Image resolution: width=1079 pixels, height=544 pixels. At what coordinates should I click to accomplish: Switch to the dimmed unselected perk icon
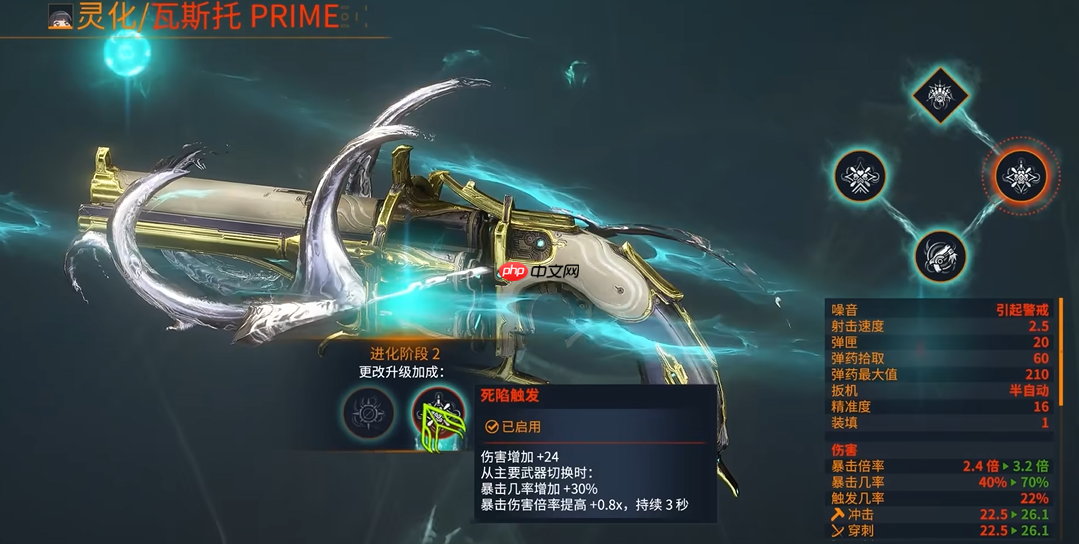click(367, 412)
